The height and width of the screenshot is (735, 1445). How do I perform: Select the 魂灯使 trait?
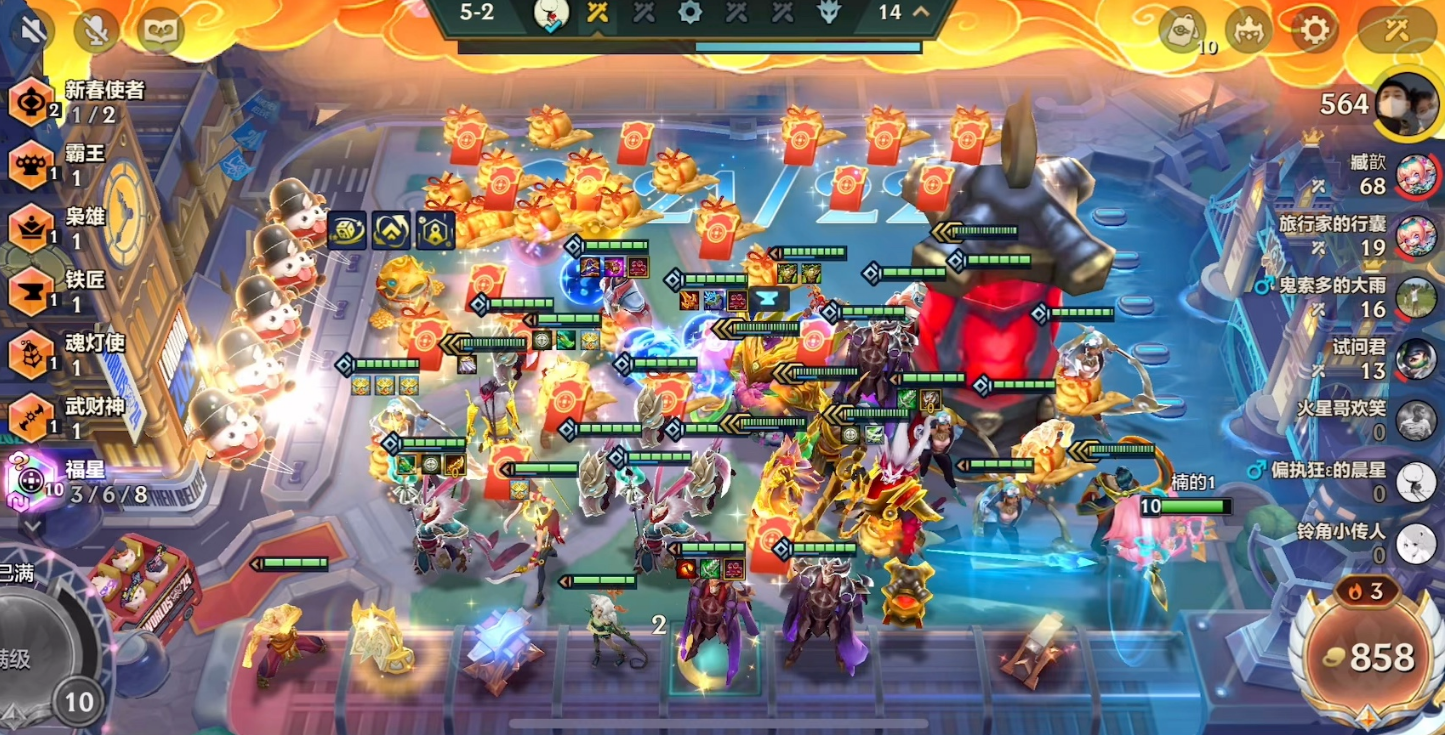(32, 354)
